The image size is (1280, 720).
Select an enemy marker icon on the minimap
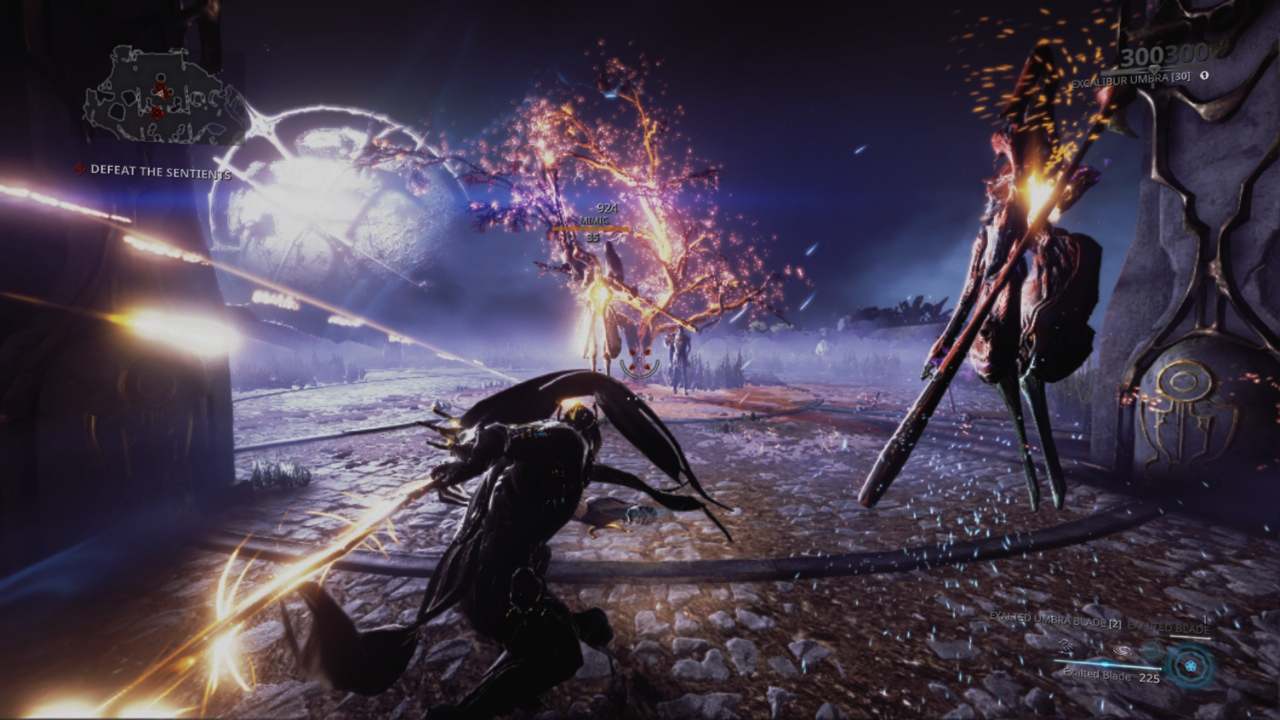[x=158, y=112]
